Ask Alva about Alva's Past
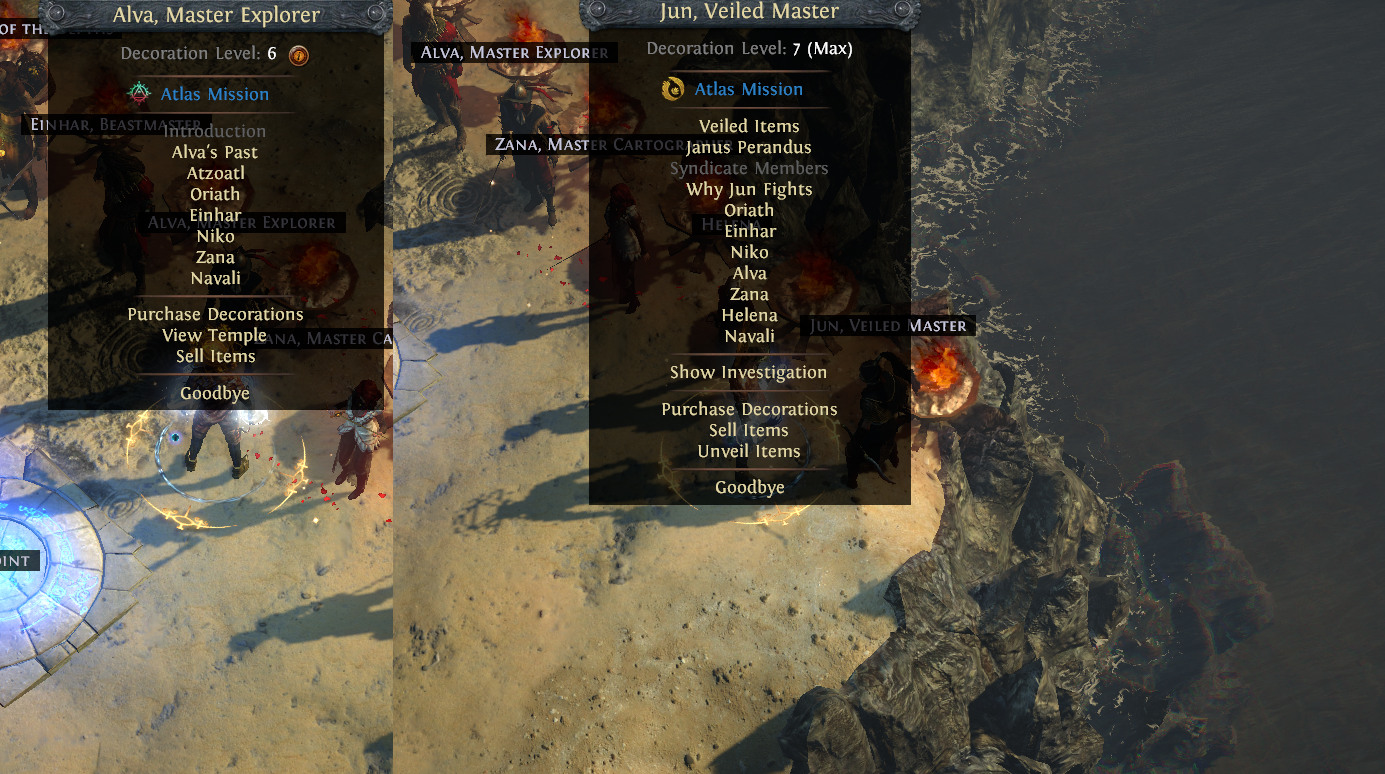Screen dimensions: 1385x774 point(215,152)
